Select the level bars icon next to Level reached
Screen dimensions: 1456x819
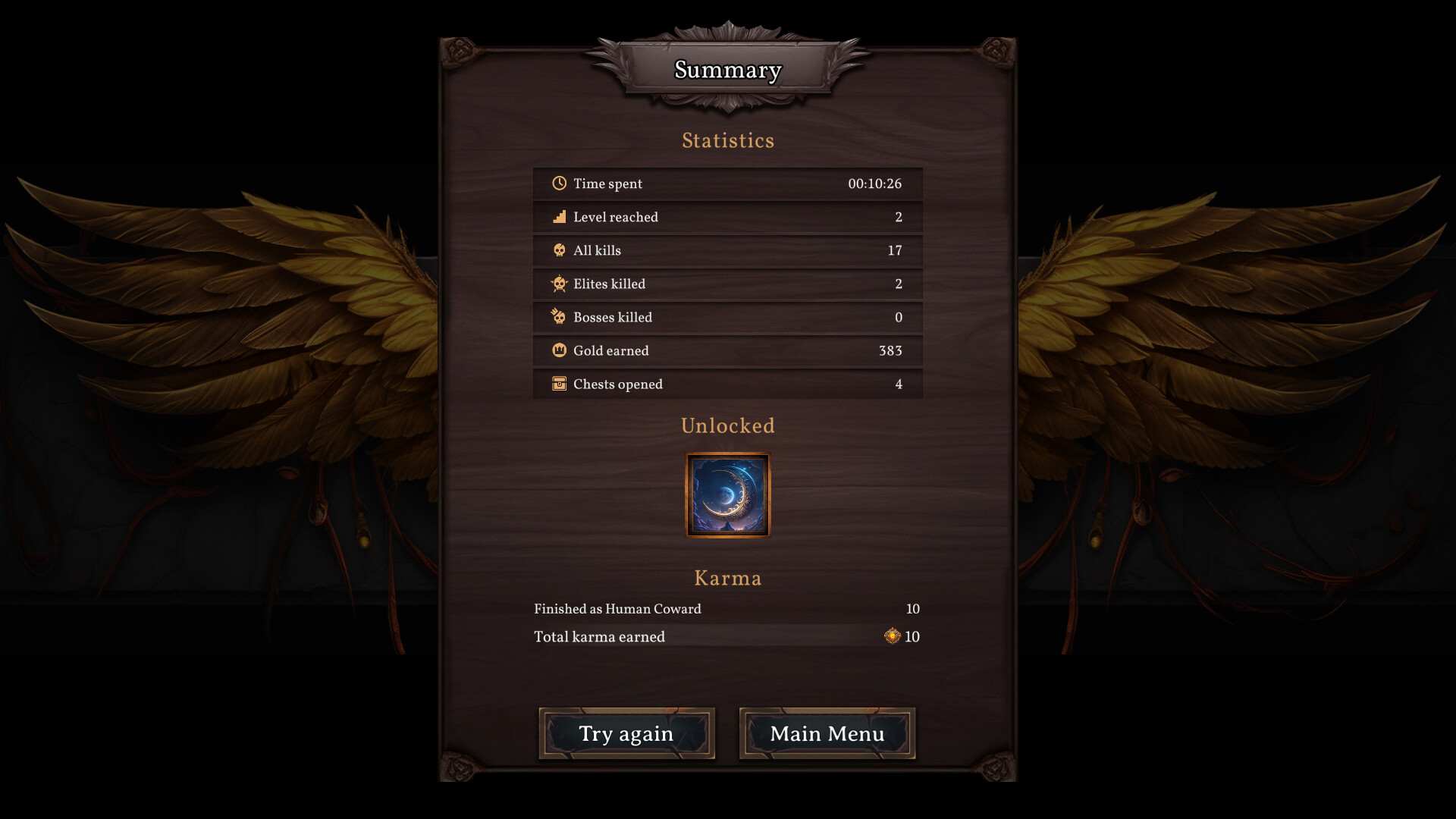point(559,216)
